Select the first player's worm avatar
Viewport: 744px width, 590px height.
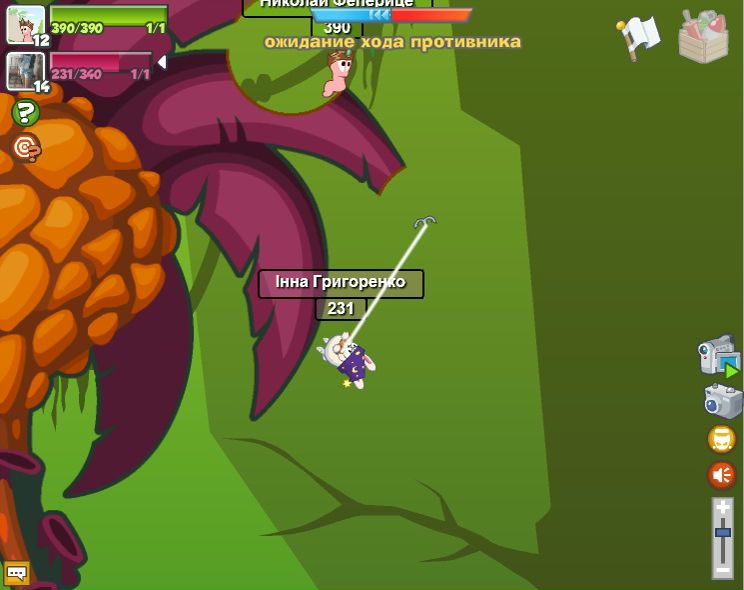[x=25, y=23]
